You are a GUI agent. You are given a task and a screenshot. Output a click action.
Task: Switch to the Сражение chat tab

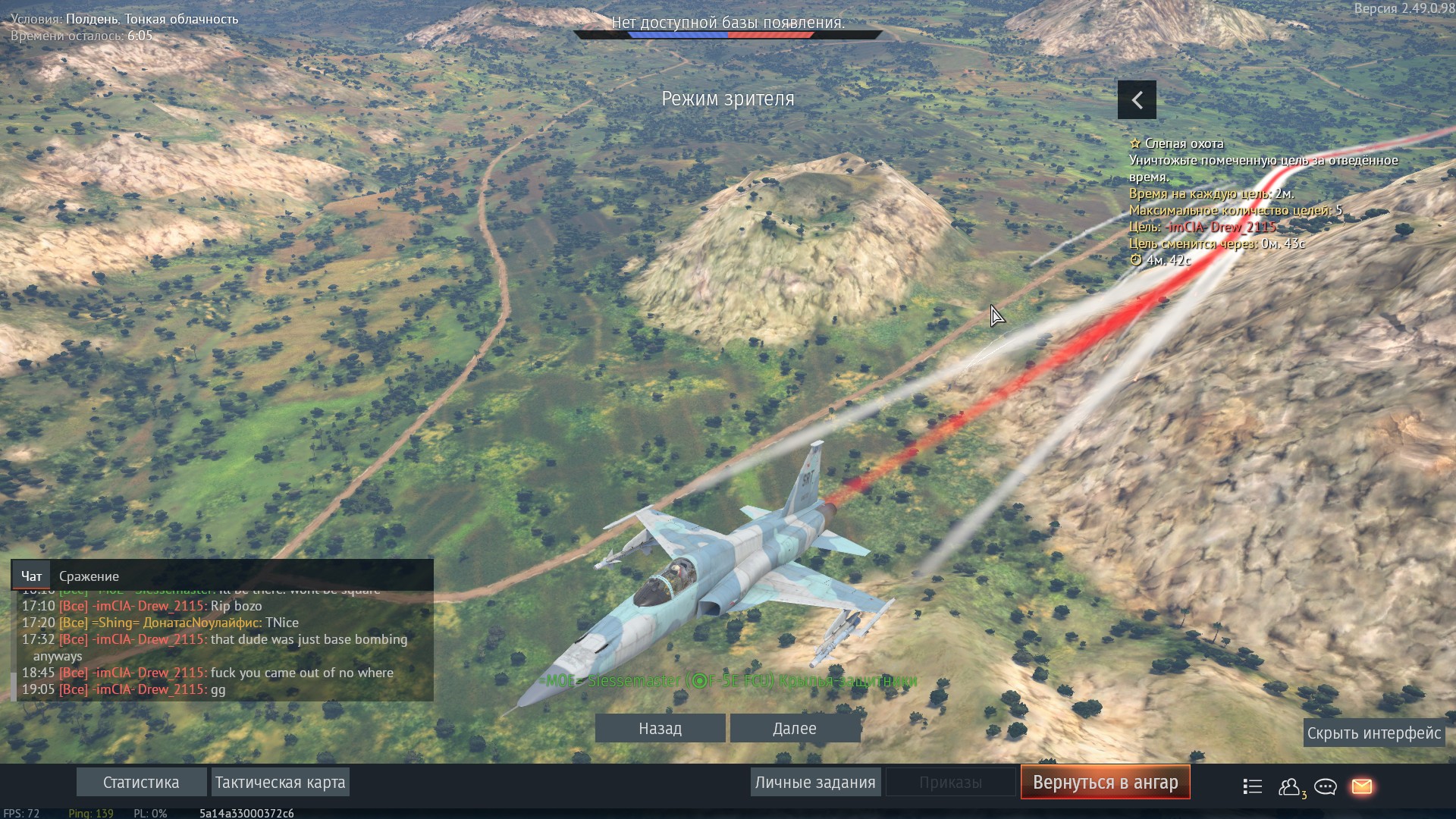[x=89, y=576]
